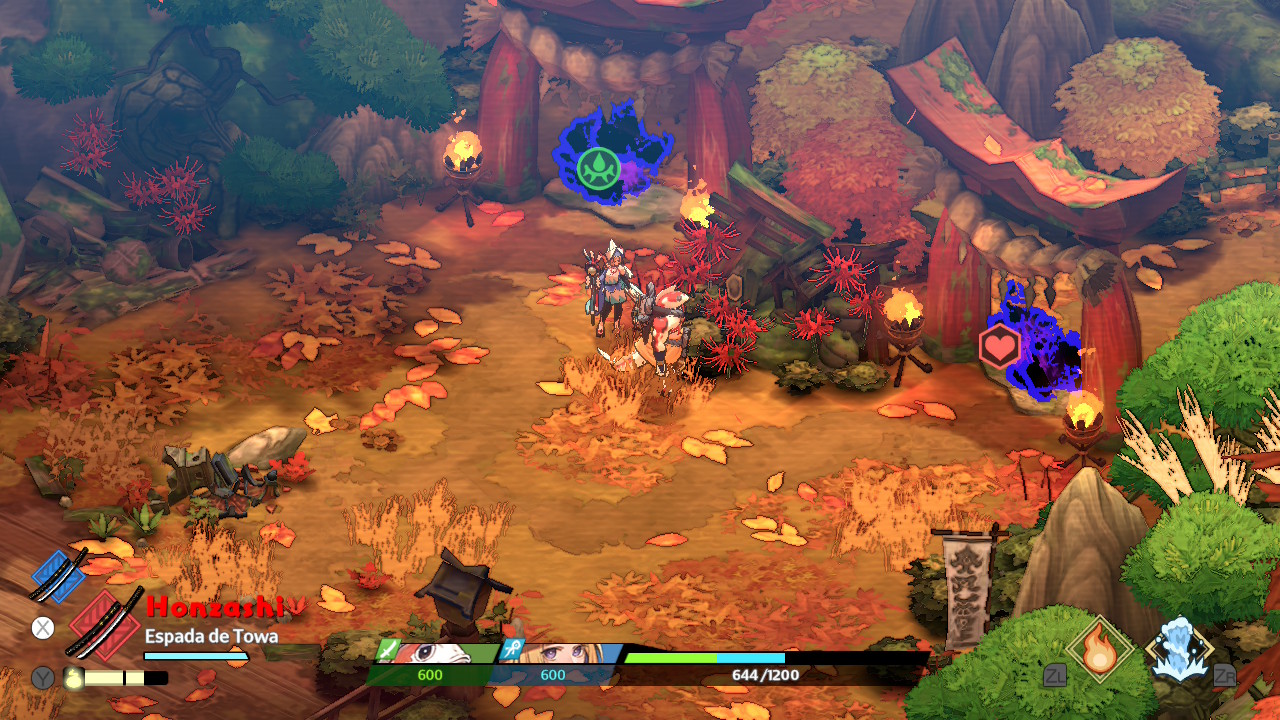Use the gourd healing item icon
The width and height of the screenshot is (1280, 720).
point(75,677)
